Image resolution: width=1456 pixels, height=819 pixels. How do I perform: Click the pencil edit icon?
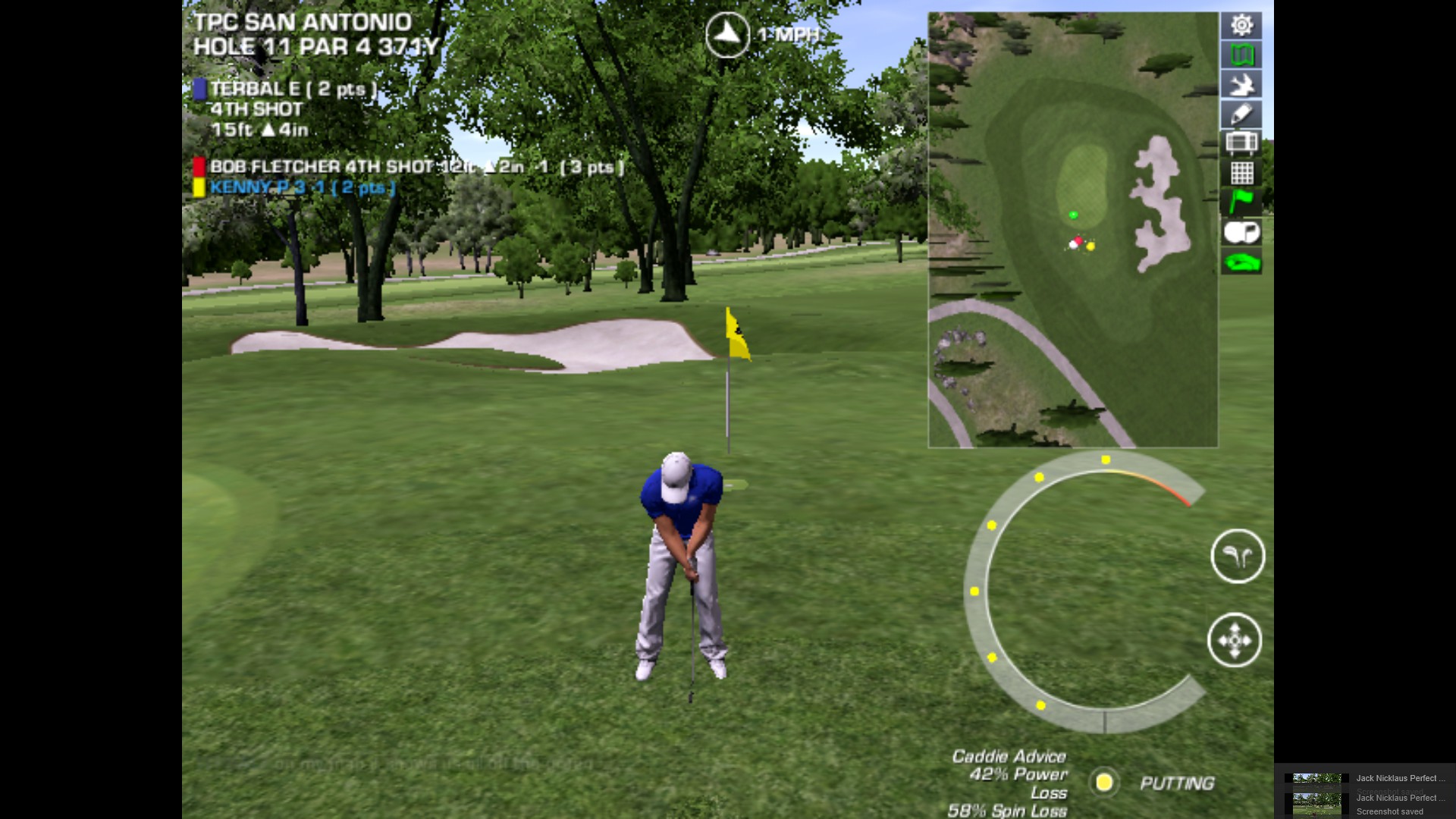tap(1241, 114)
